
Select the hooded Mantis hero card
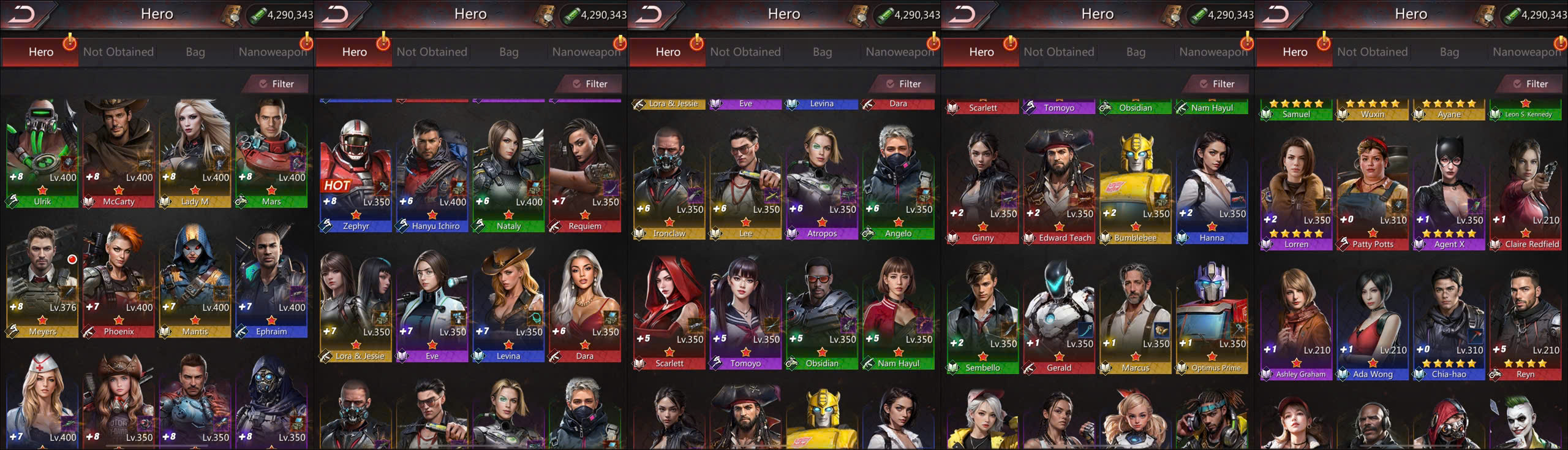coord(195,282)
